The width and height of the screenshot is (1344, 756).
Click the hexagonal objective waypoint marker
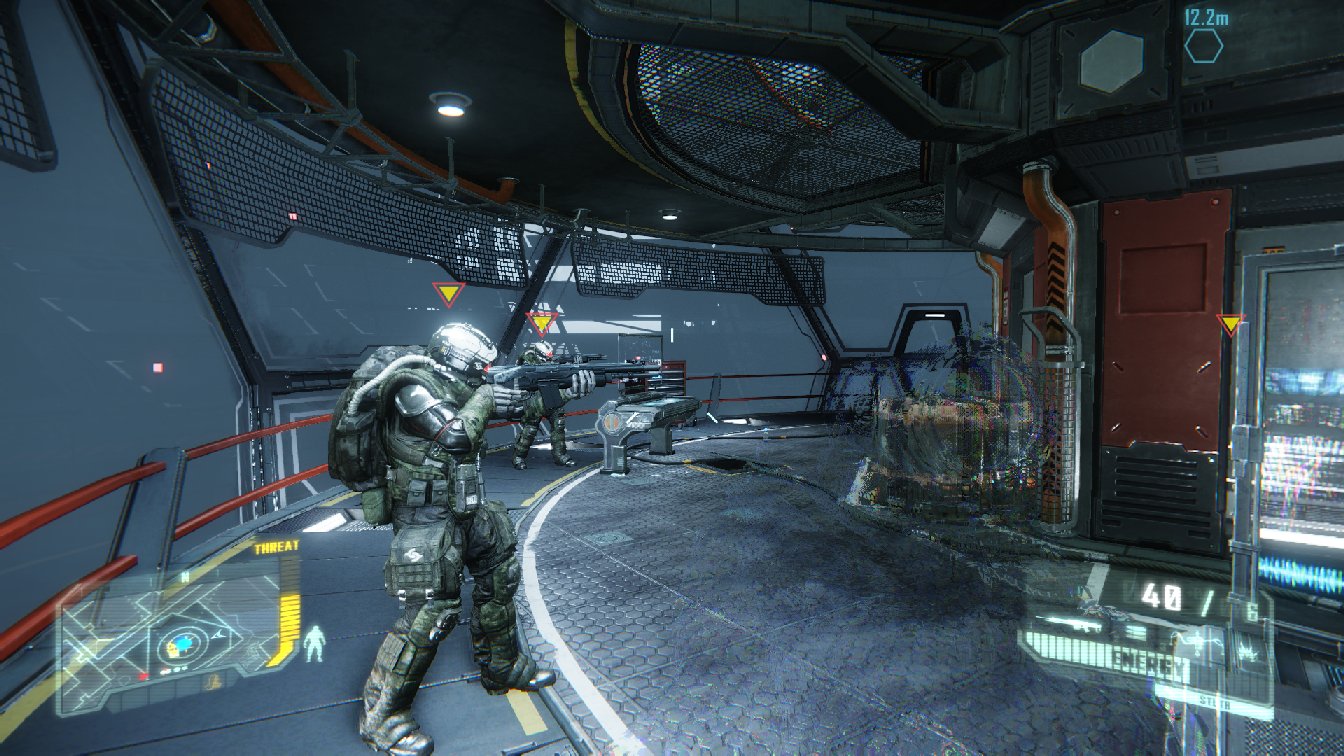pyautogui.click(x=1204, y=46)
